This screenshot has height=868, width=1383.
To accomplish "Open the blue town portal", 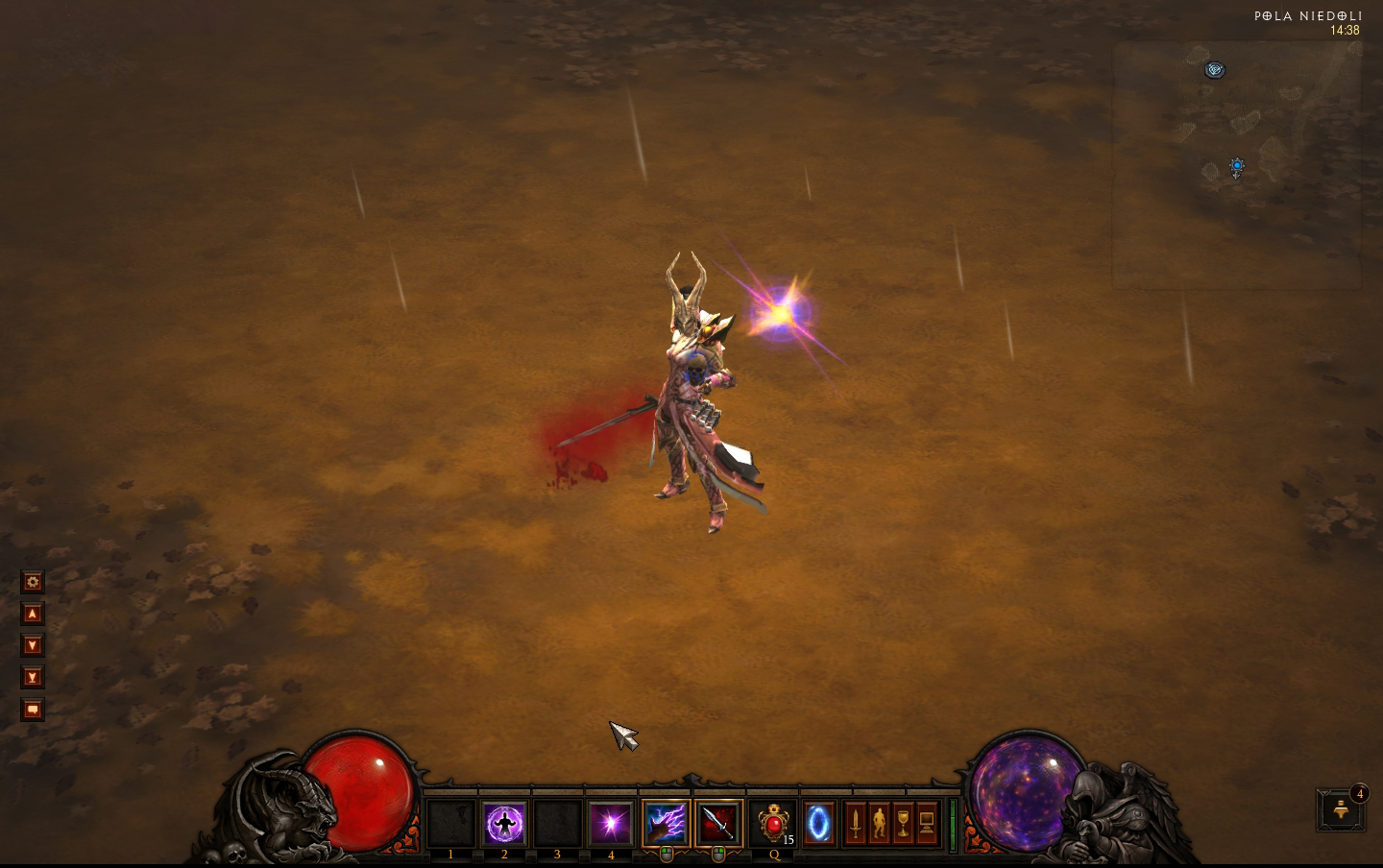I will coord(818,824).
